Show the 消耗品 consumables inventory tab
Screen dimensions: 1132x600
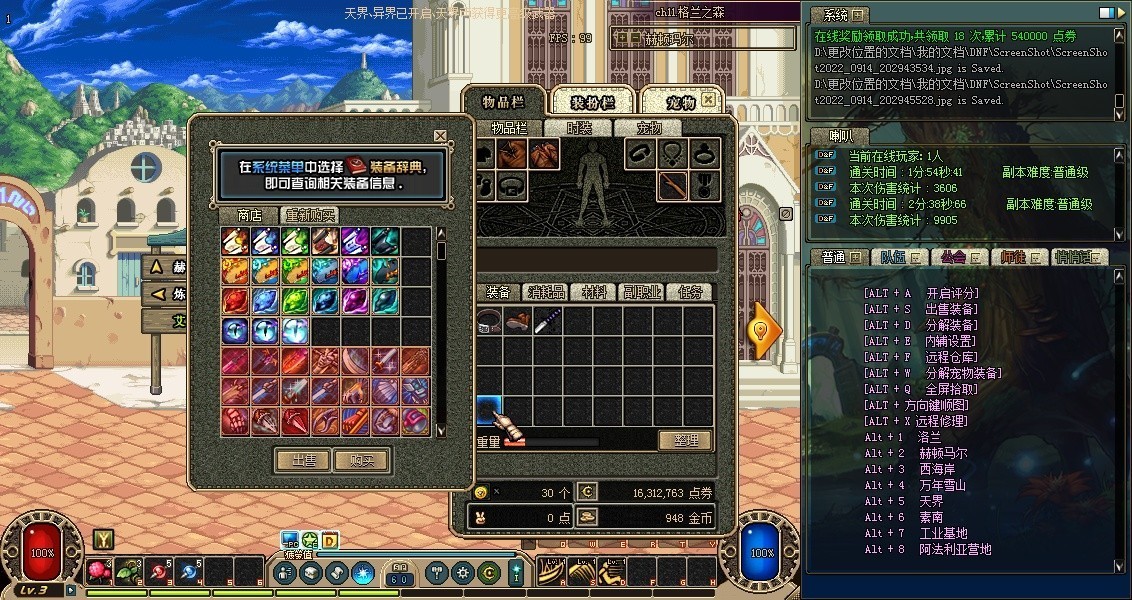547,292
